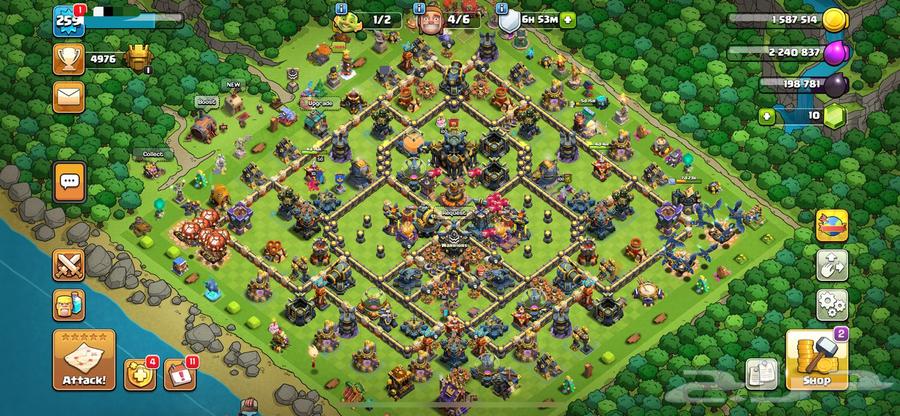Open the calendar events icon with badge 11
Image resolution: width=900 pixels, height=416 pixels.
pyautogui.click(x=177, y=373)
